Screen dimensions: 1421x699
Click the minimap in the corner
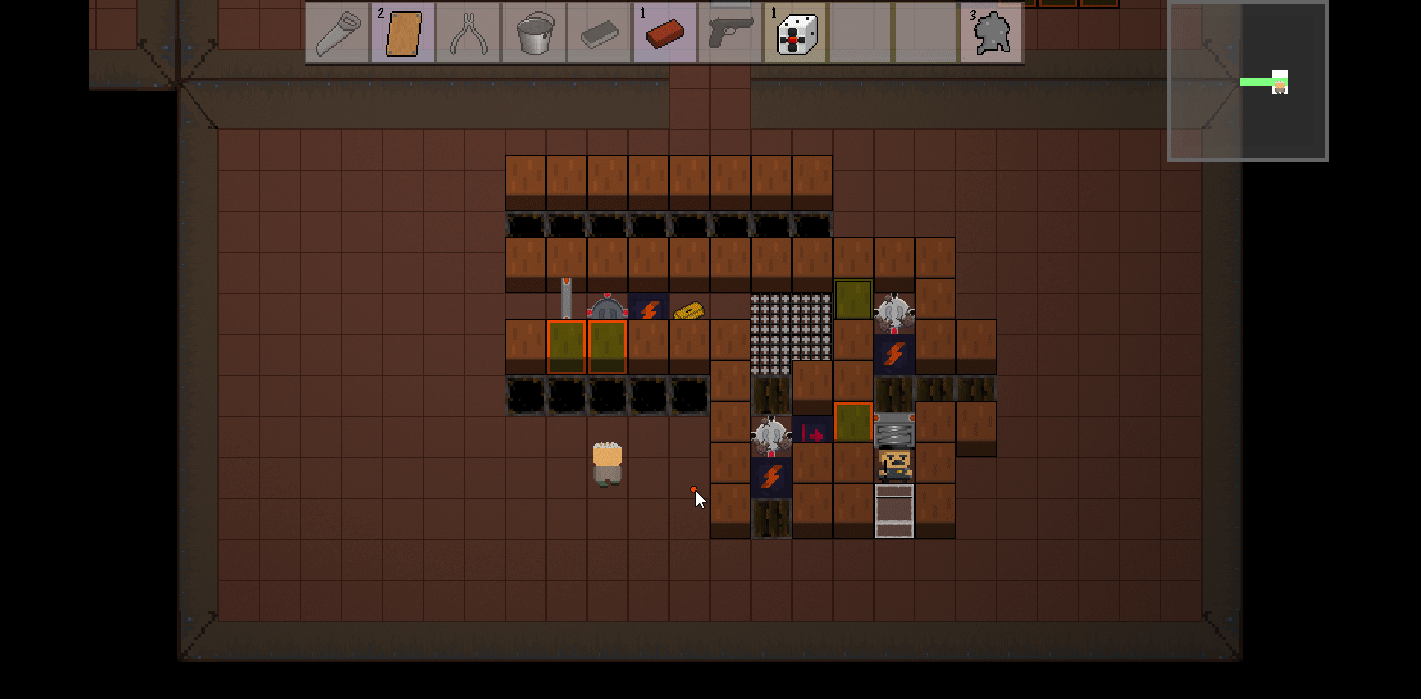[1247, 81]
